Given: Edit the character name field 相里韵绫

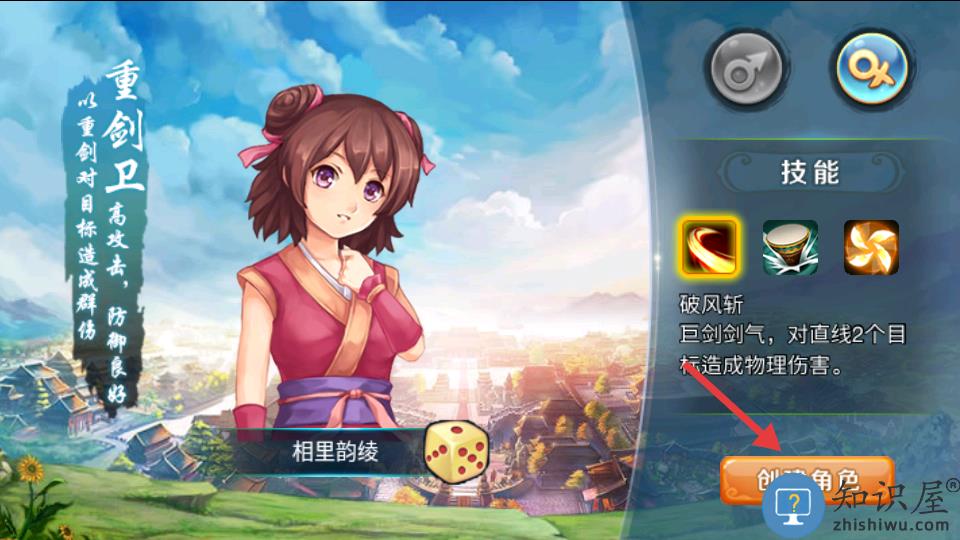Looking at the screenshot, I should point(335,452).
